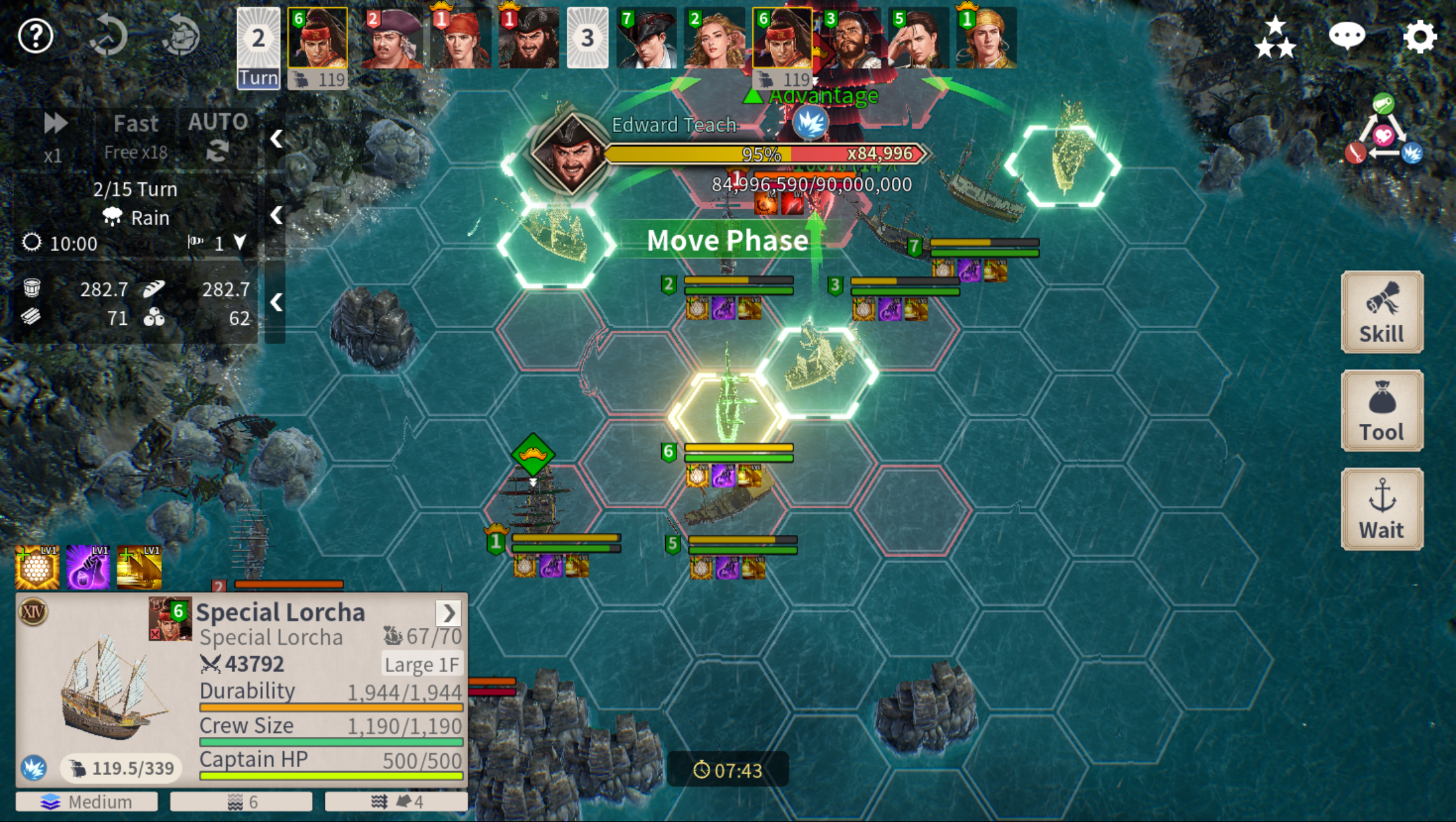This screenshot has height=822, width=1456.
Task: Select the purple fist LV1 skill icon
Action: click(88, 567)
